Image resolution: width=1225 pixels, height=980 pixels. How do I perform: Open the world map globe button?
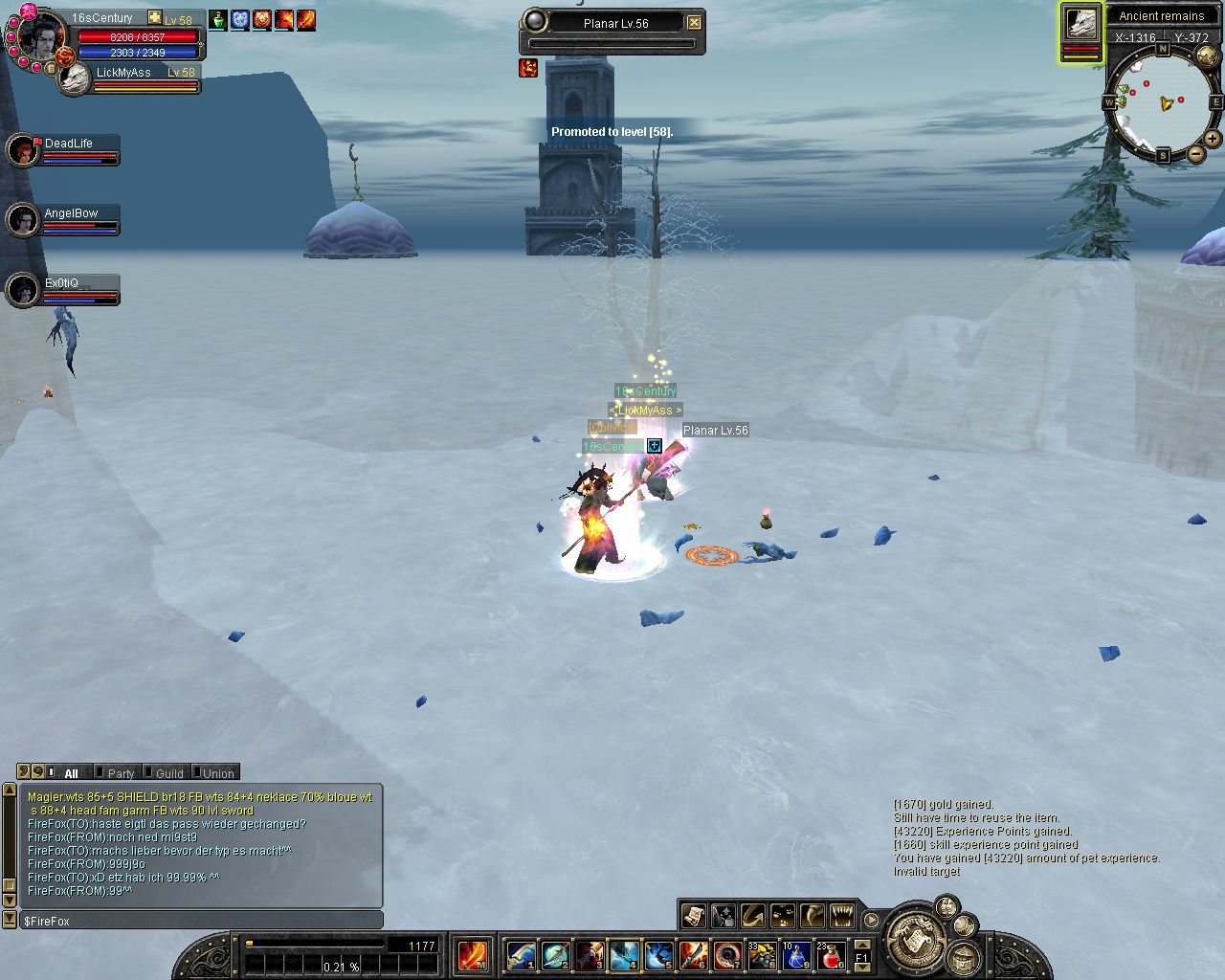click(1207, 57)
